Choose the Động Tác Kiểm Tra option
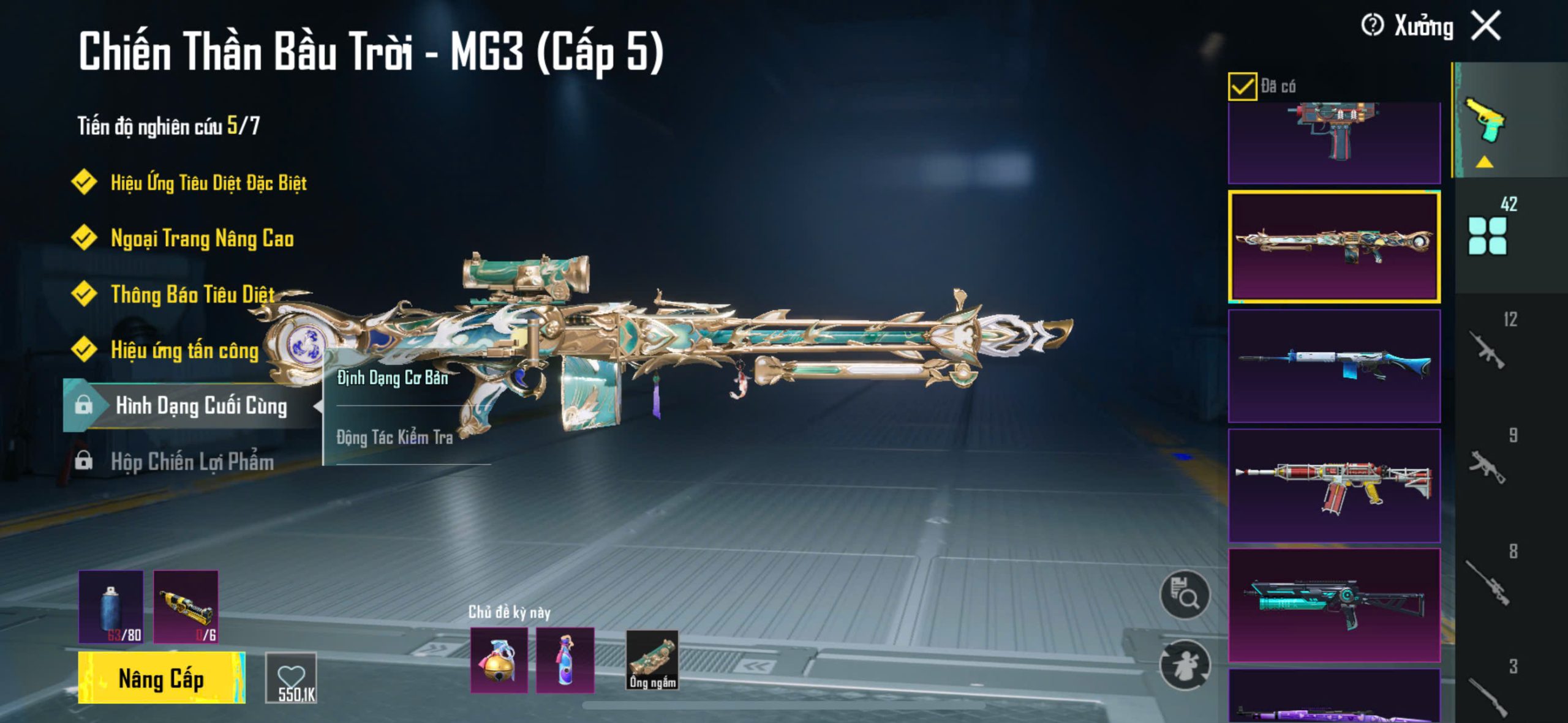1568x723 pixels. (x=394, y=437)
